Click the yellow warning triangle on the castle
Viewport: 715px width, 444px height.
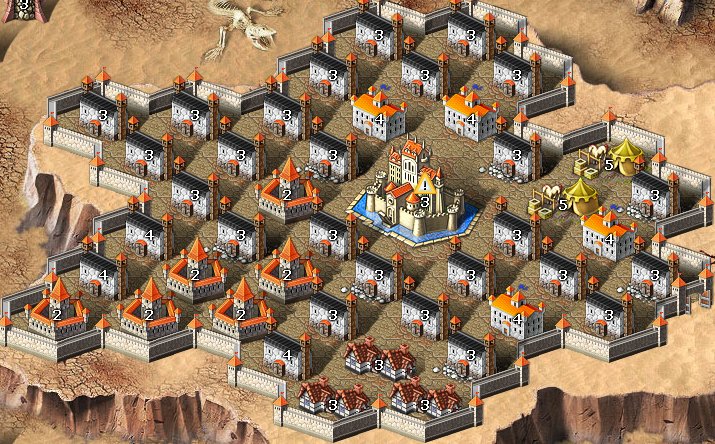pos(427,184)
